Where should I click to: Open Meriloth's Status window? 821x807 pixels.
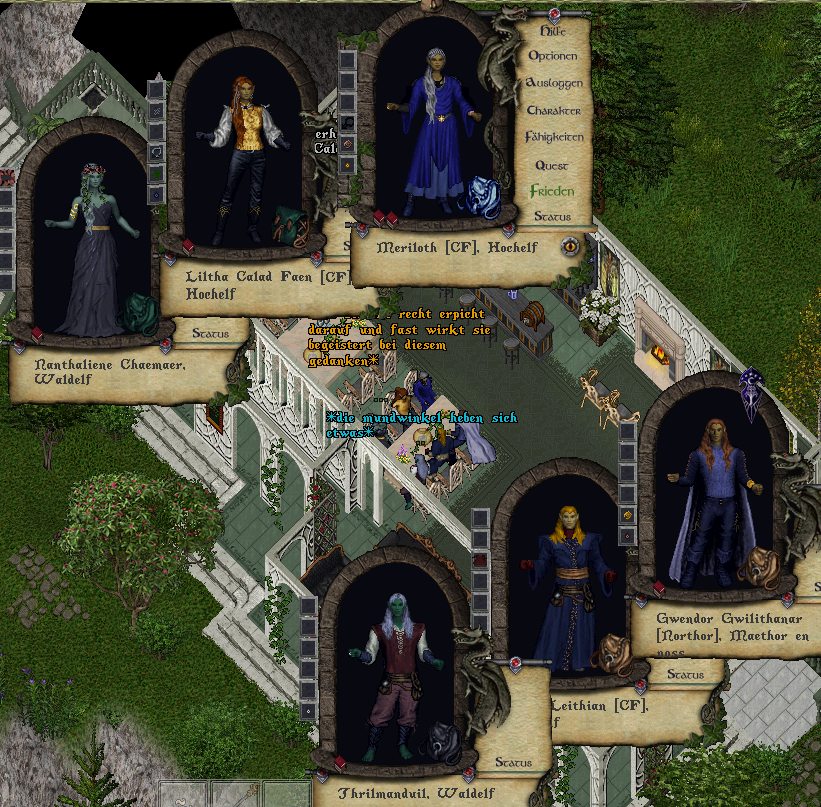552,216
